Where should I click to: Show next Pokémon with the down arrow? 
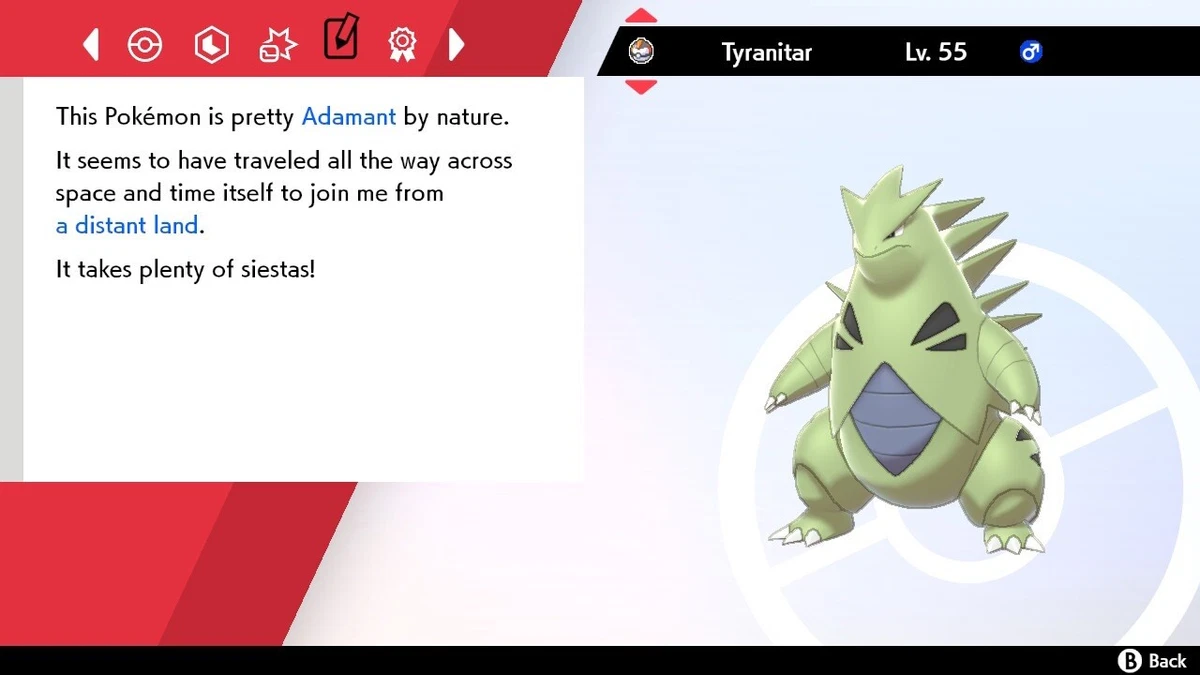(641, 87)
